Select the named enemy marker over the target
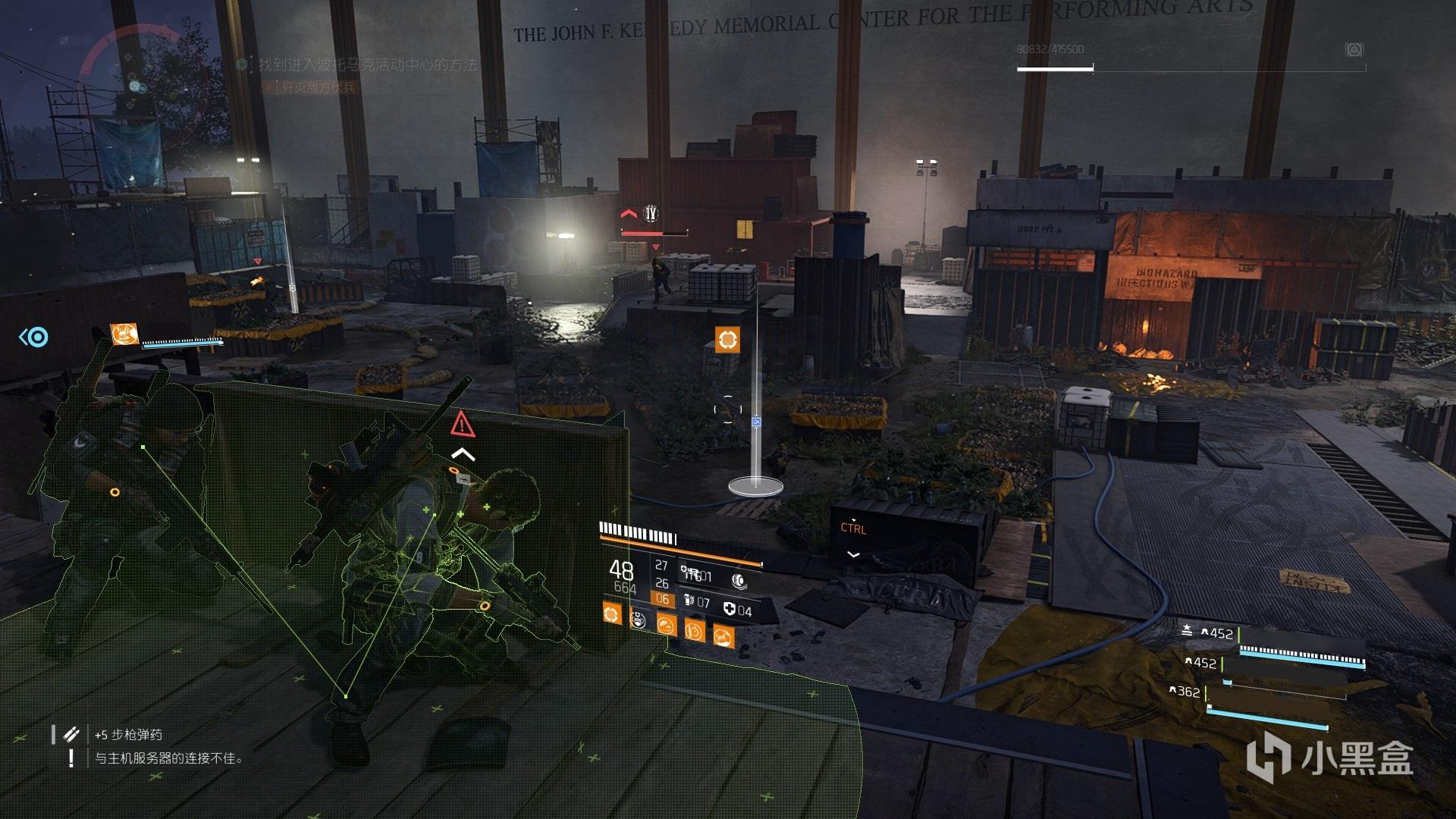The image size is (1456, 819). (x=650, y=215)
